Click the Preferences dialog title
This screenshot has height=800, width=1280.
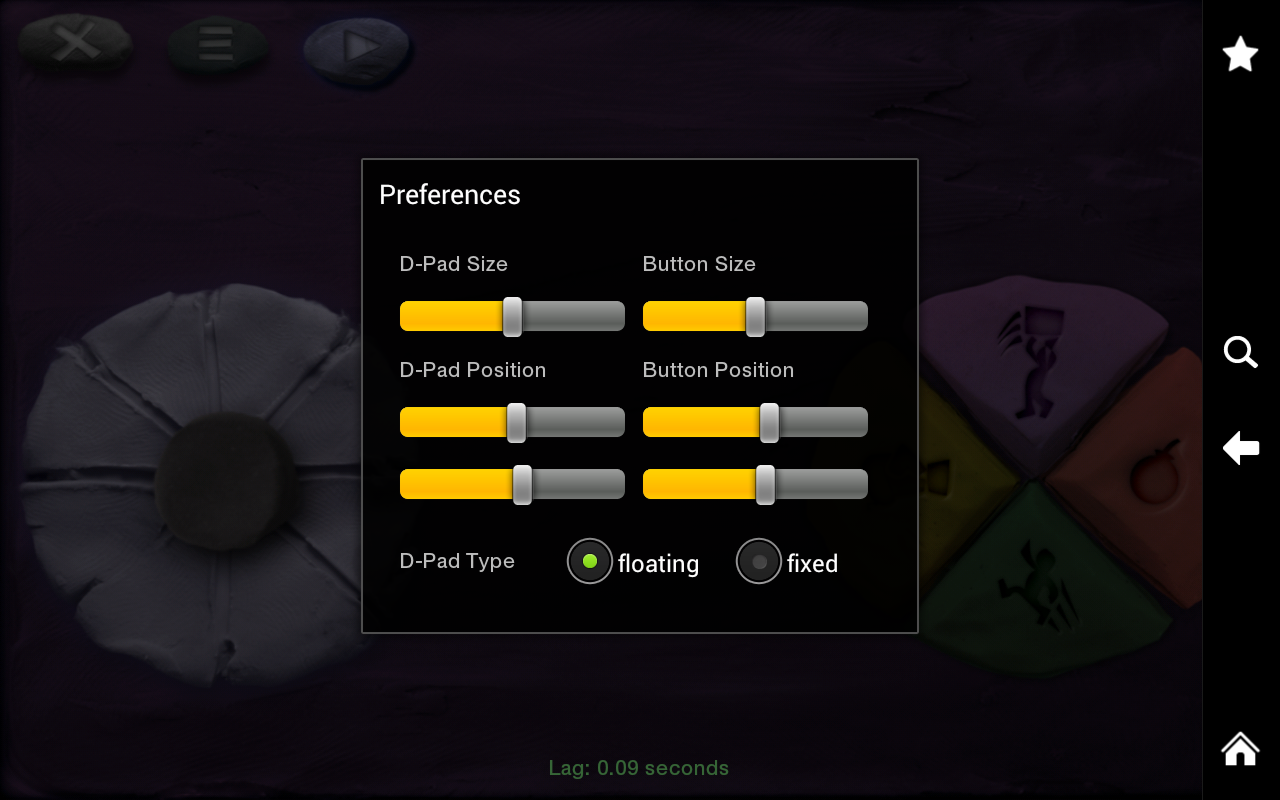click(449, 195)
